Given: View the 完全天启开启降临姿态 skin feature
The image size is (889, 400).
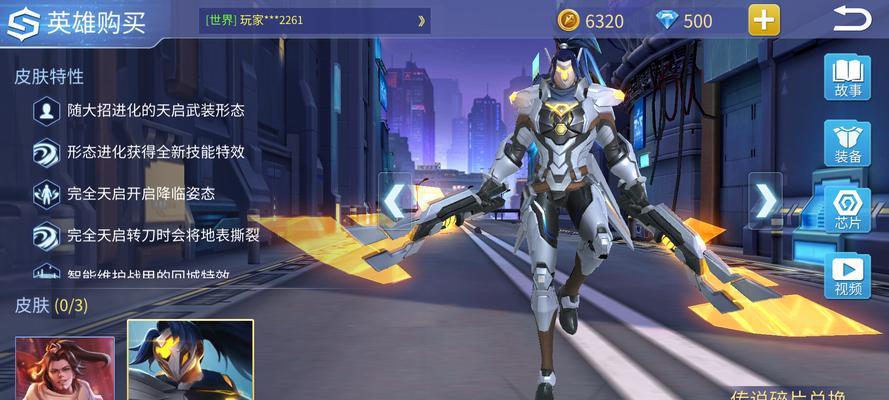Looking at the screenshot, I should tap(141, 193).
